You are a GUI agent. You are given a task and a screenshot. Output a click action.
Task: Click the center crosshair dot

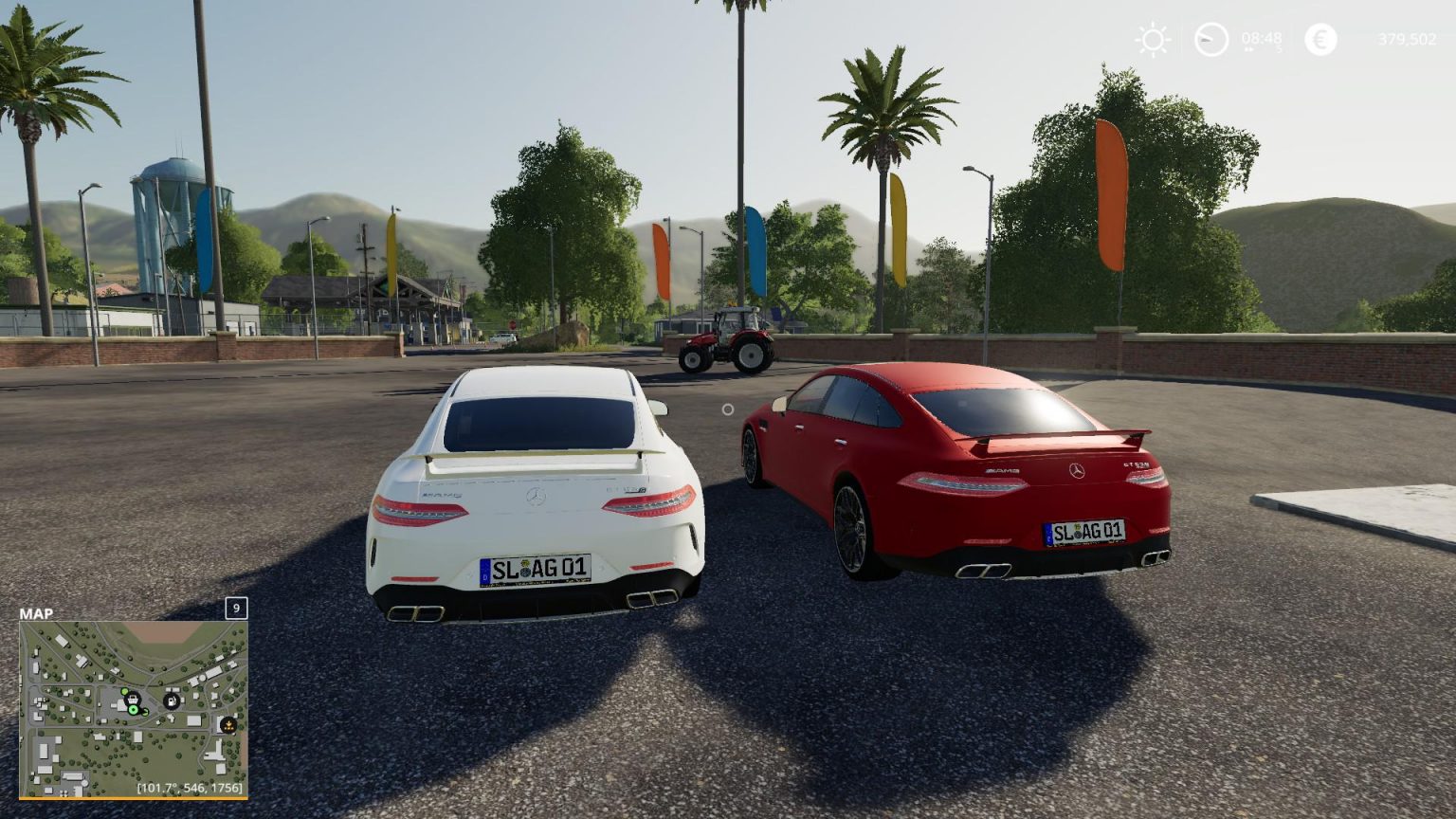[x=728, y=408]
